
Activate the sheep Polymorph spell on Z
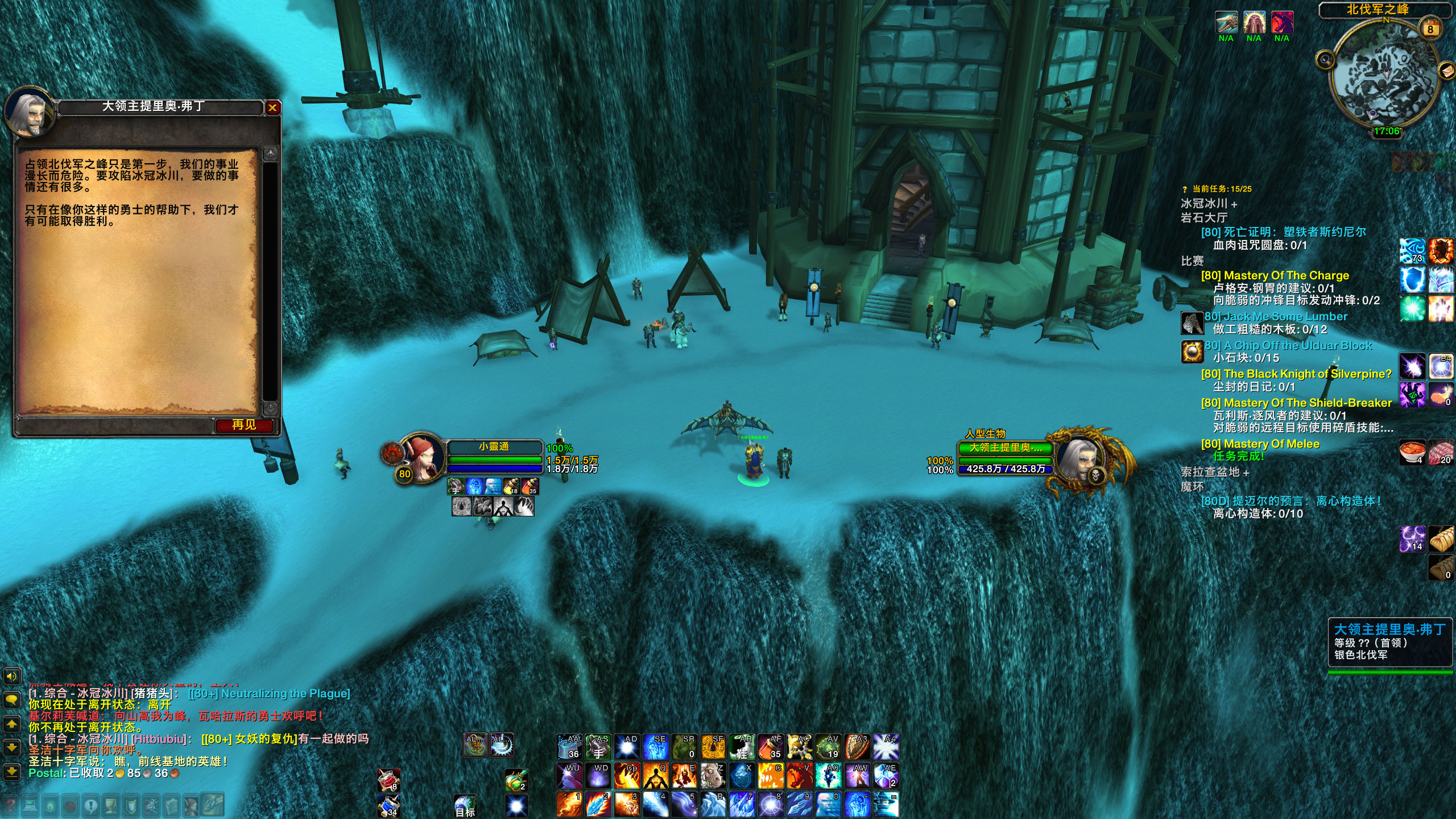pos(713,775)
